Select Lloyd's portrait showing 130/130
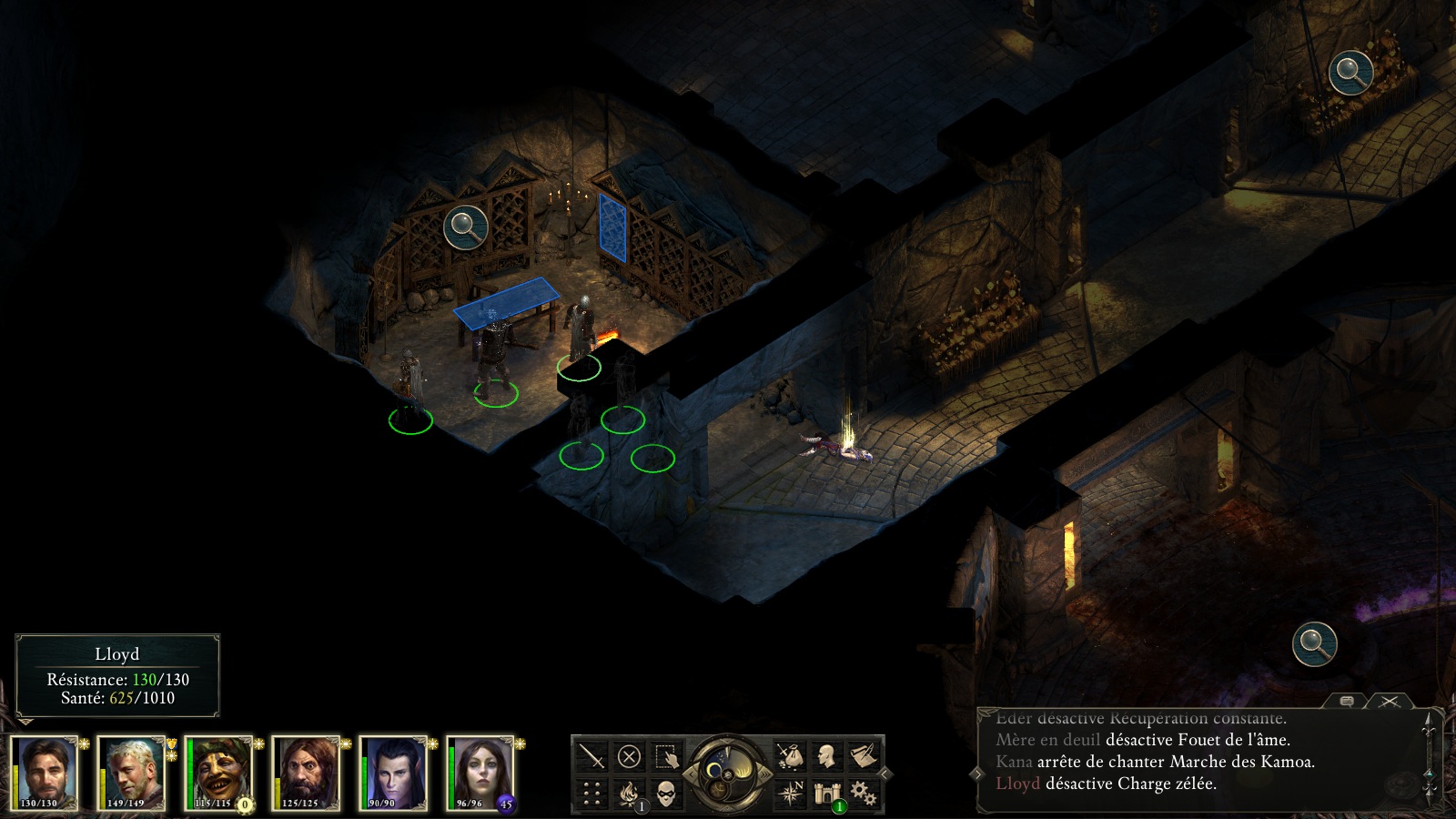Viewport: 1456px width, 819px height. tap(45, 773)
